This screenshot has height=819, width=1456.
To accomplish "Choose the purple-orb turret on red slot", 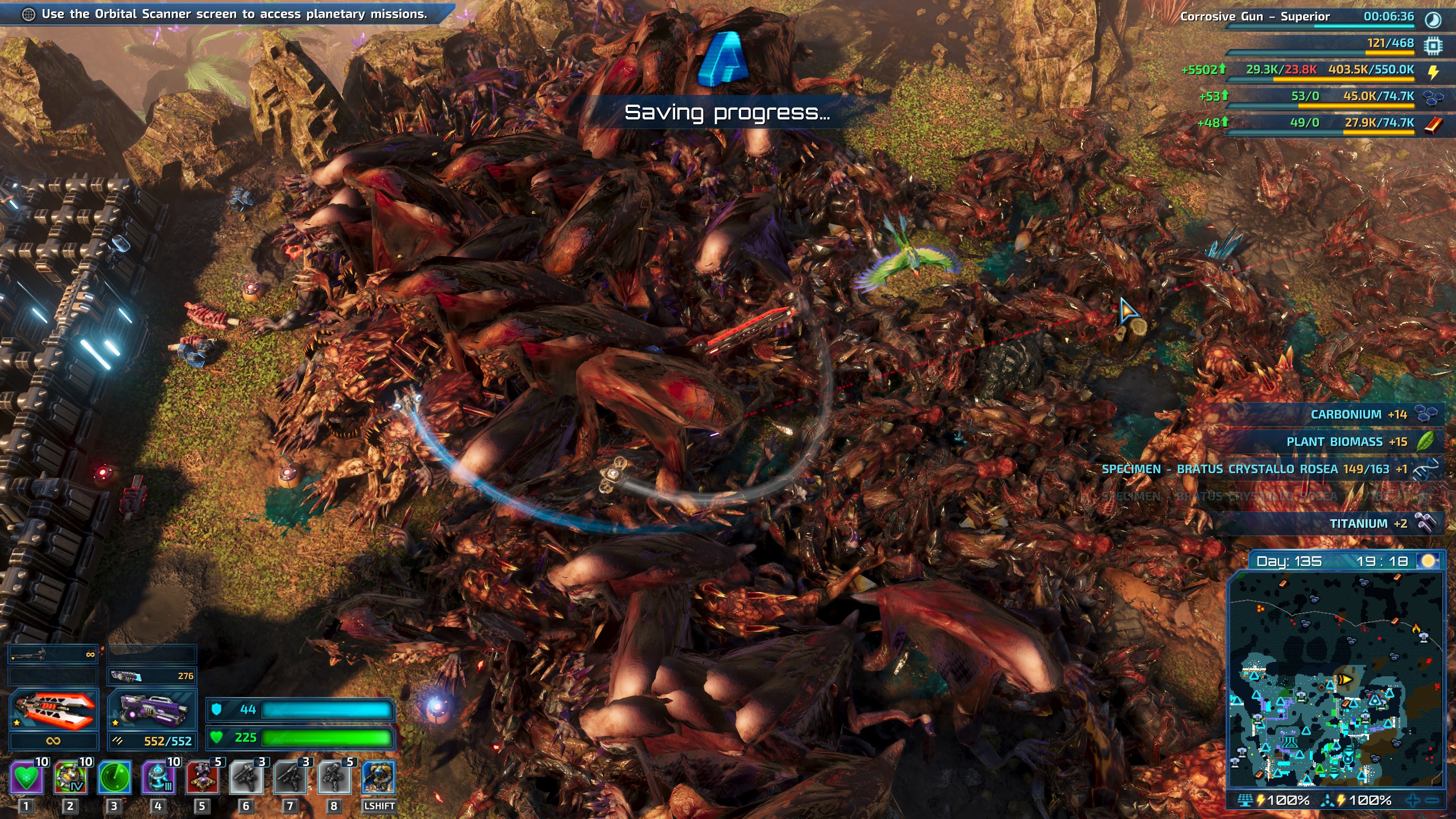I will (202, 777).
